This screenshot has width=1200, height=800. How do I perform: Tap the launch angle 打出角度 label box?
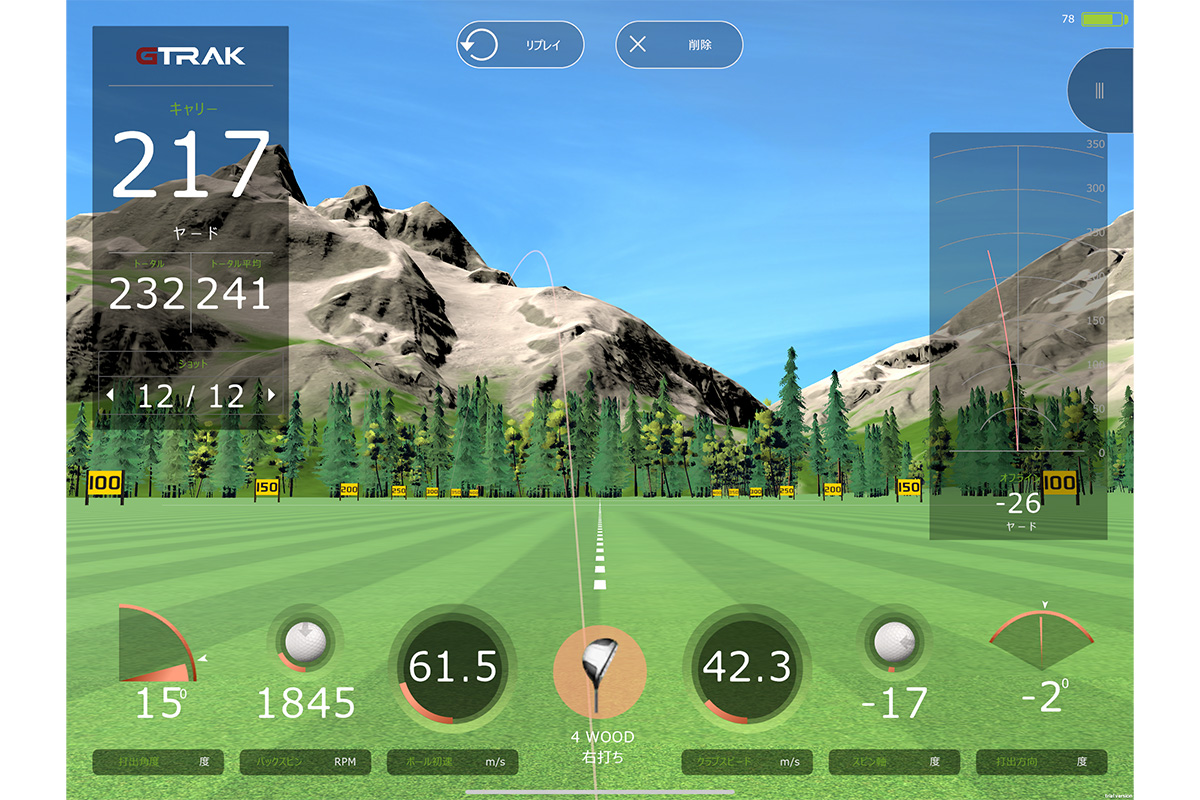[158, 762]
